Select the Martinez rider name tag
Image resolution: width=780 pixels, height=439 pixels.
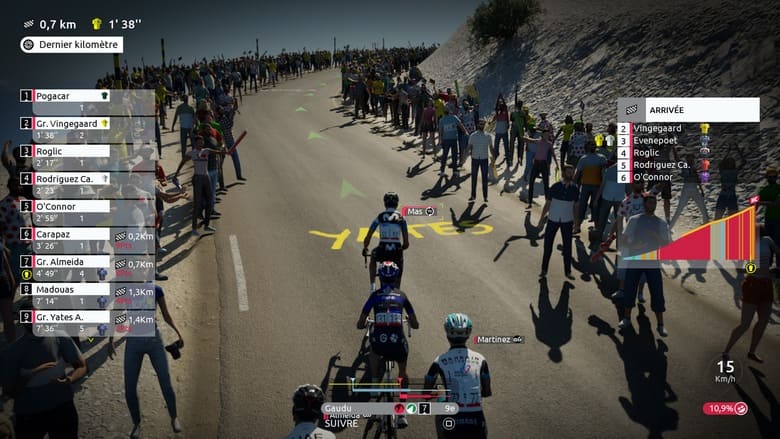[x=498, y=340]
